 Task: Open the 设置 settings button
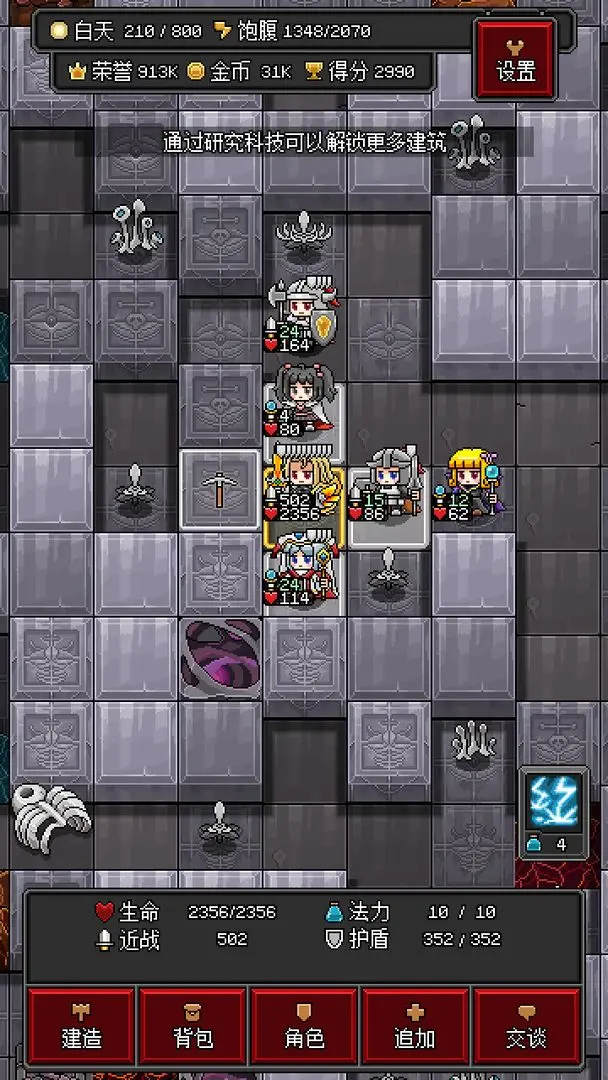point(516,58)
